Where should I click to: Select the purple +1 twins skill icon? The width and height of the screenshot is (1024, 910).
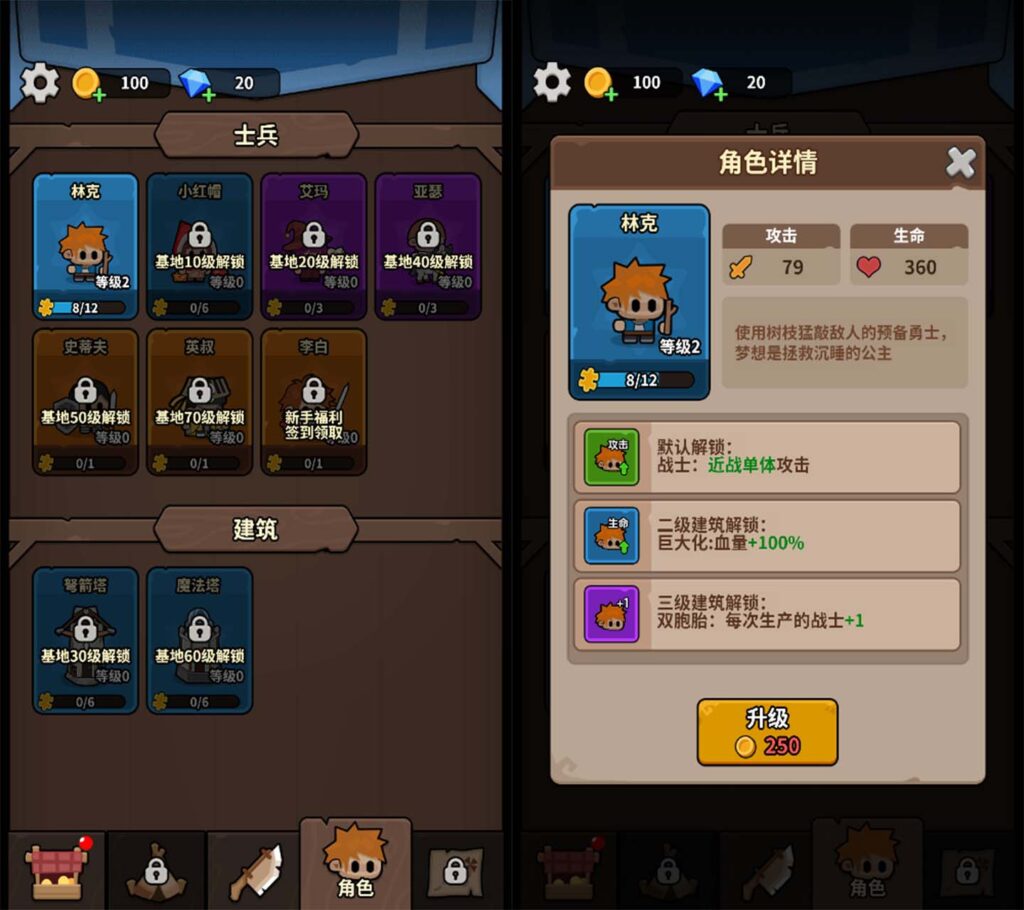611,614
